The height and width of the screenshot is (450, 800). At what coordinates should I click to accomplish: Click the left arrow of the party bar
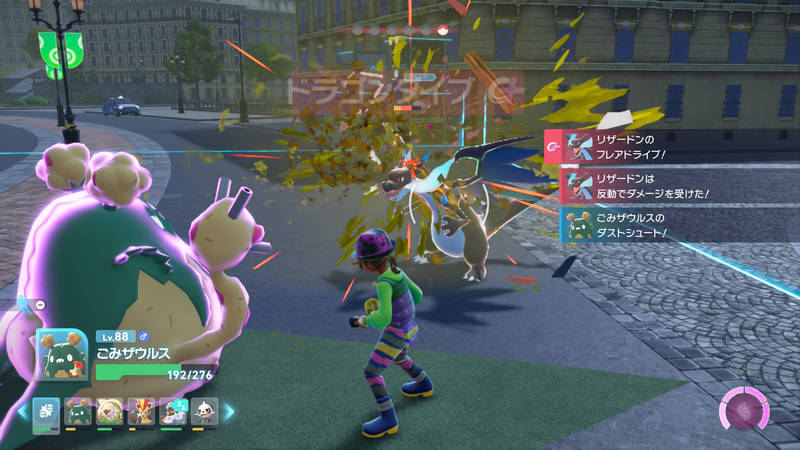coord(22,411)
